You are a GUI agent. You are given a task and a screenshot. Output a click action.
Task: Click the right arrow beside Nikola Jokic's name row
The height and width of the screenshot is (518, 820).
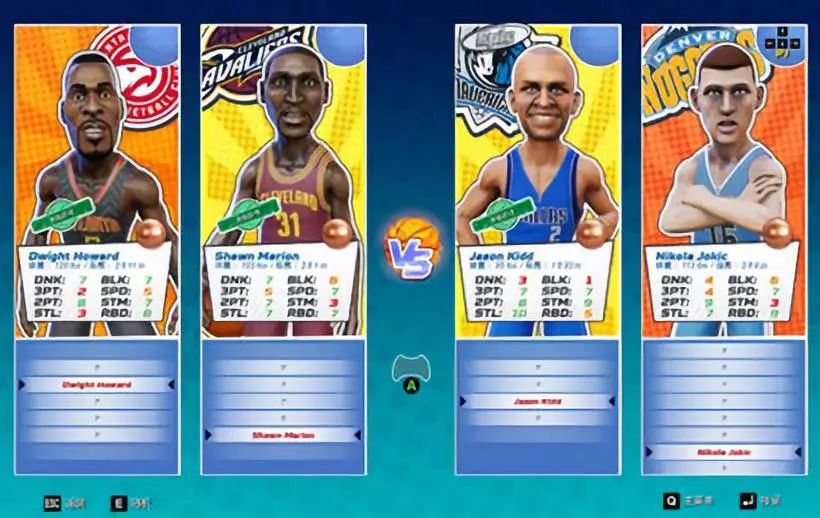(797, 452)
